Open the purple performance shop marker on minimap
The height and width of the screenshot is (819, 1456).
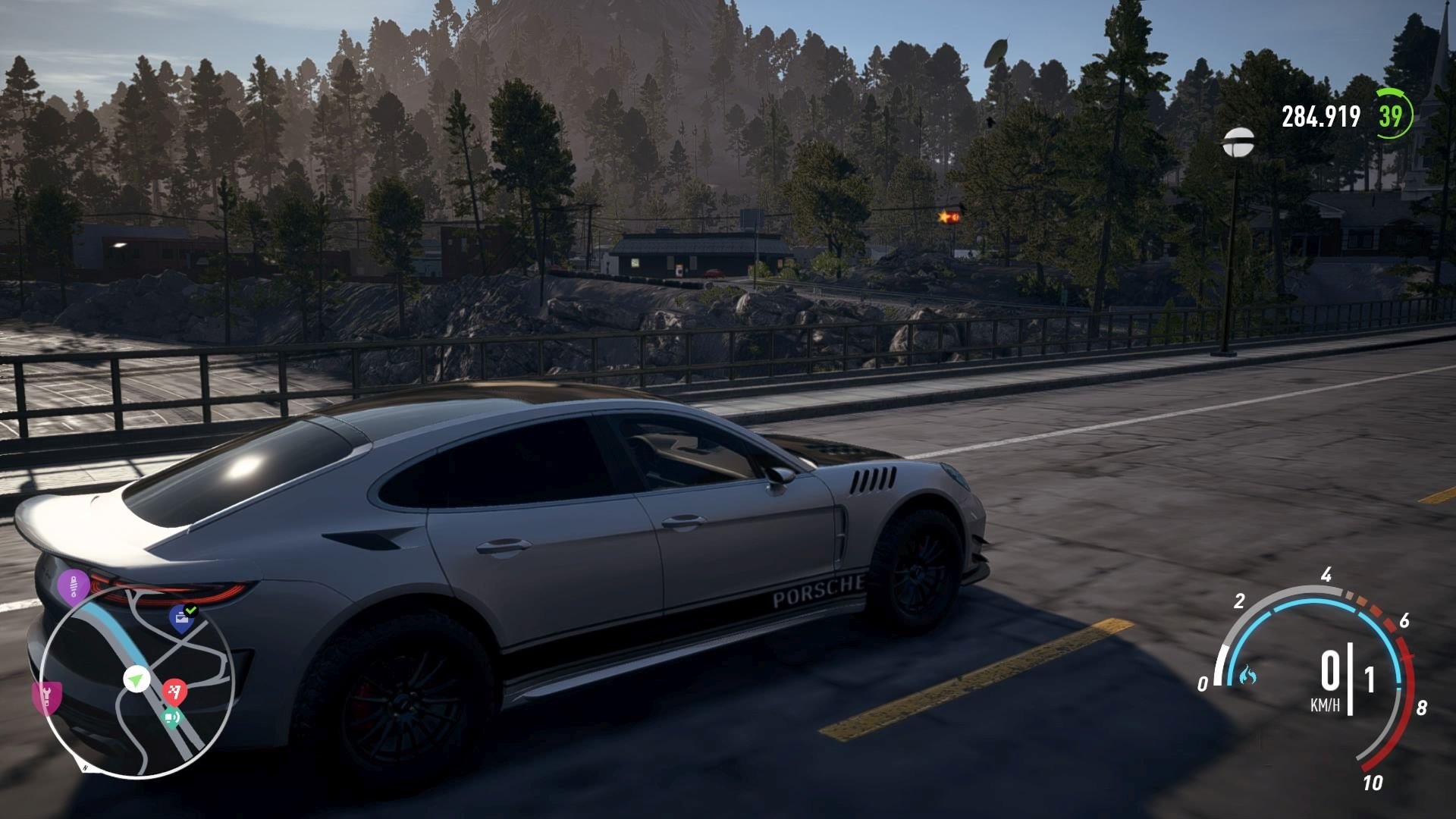click(74, 585)
